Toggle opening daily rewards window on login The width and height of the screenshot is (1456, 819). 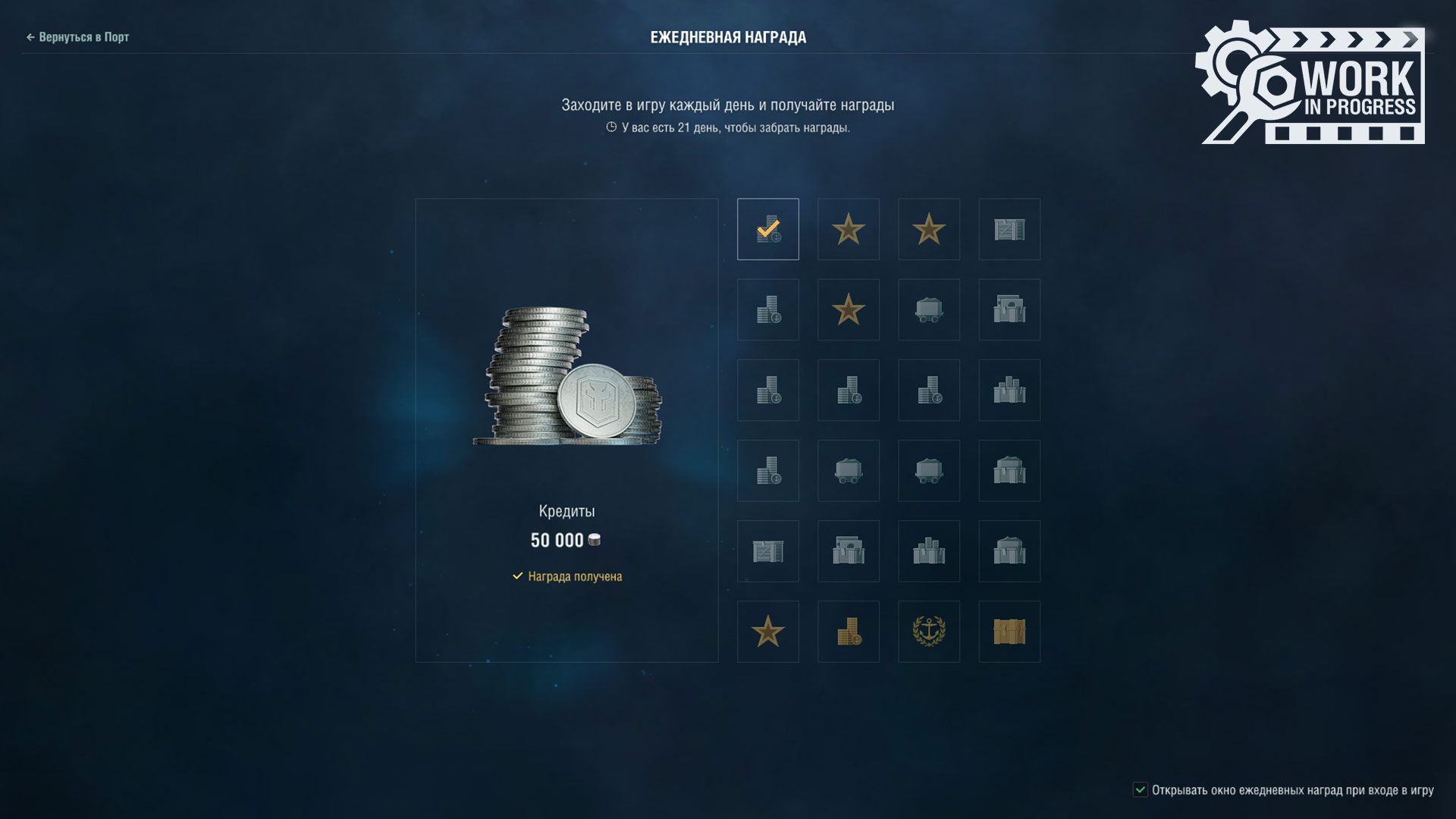1140,789
